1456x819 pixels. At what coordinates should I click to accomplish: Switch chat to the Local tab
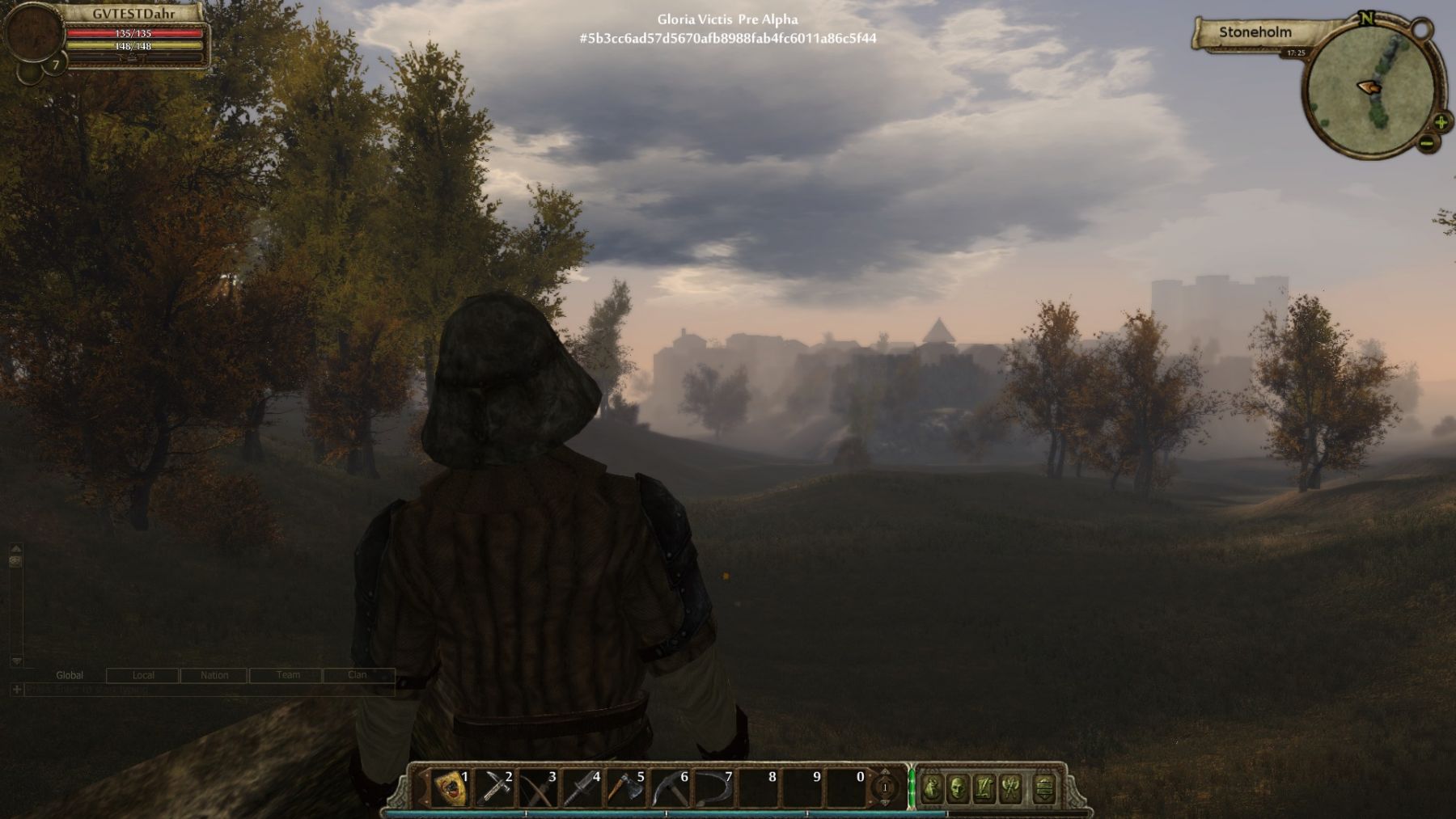pos(143,675)
